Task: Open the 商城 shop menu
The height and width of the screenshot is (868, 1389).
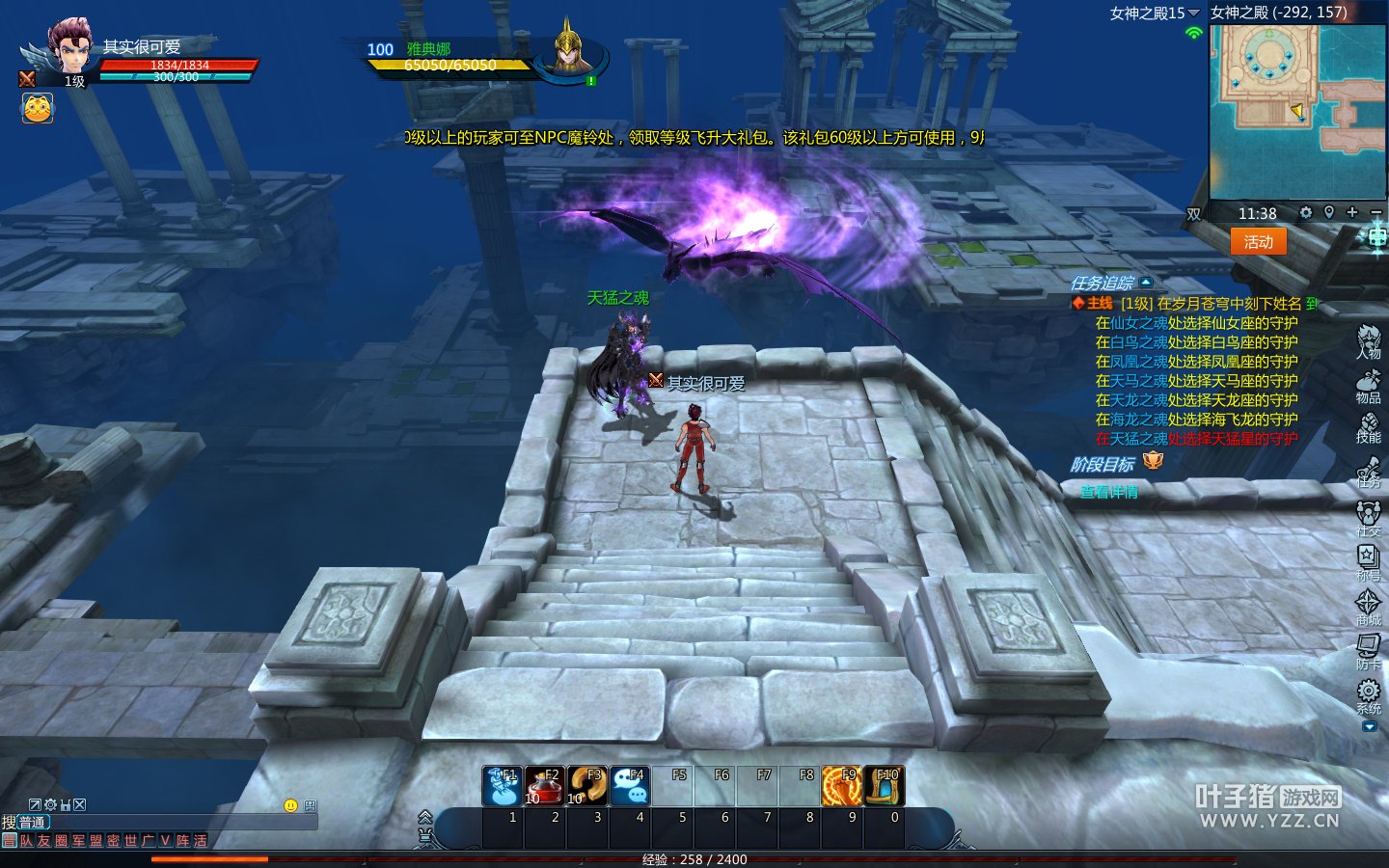Action: (1368, 606)
